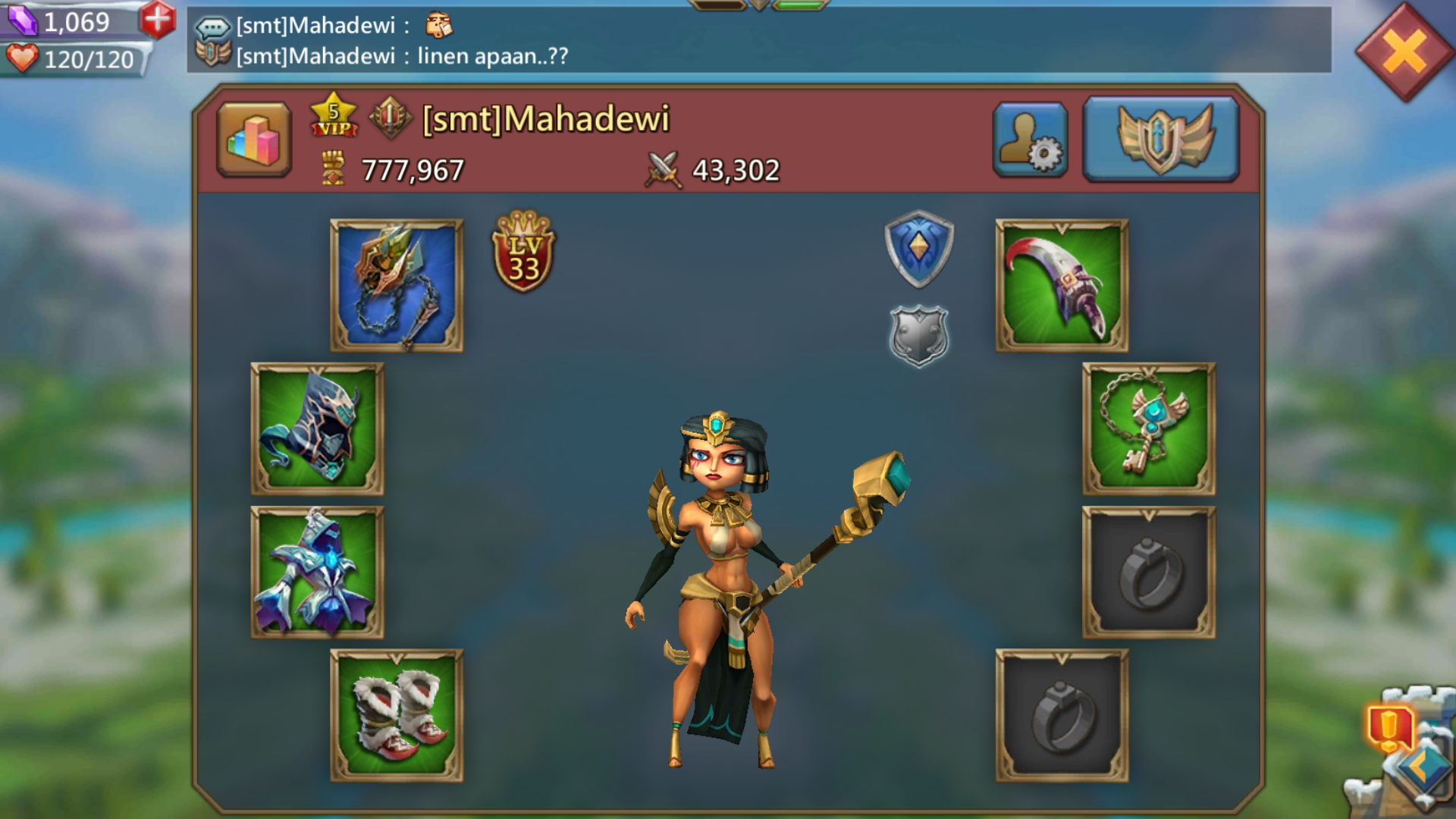
Task: Click the blue hero shield emblem
Action: pyautogui.click(x=918, y=250)
